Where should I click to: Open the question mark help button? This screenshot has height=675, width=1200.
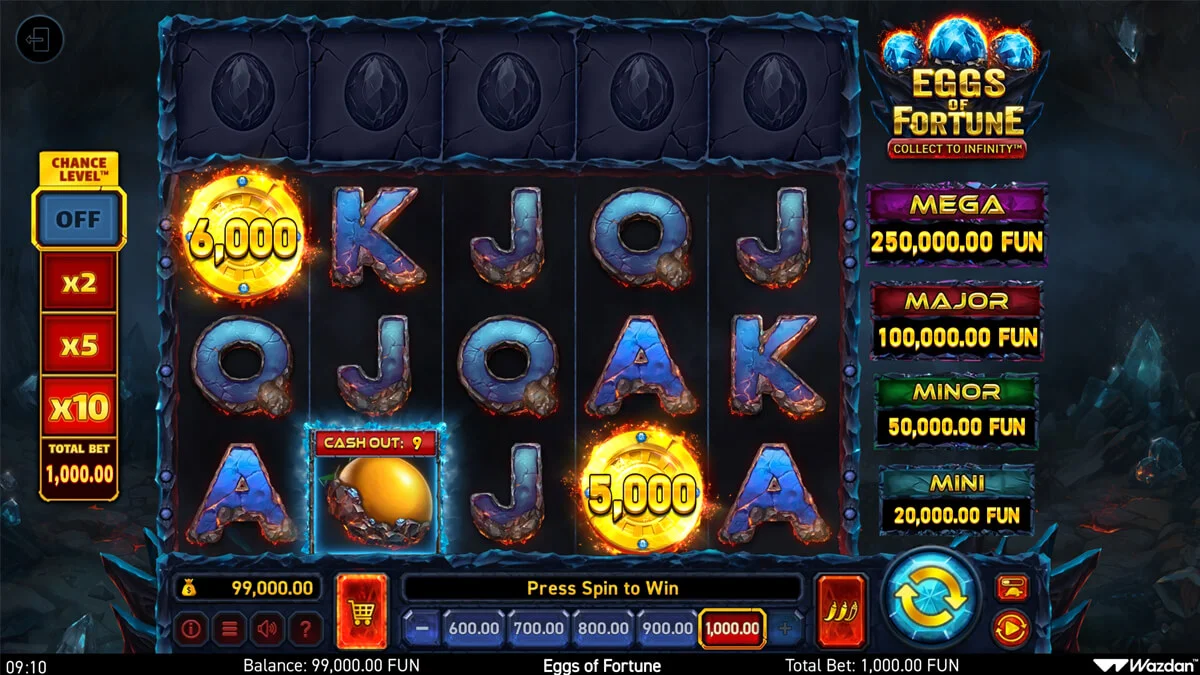pyautogui.click(x=305, y=629)
